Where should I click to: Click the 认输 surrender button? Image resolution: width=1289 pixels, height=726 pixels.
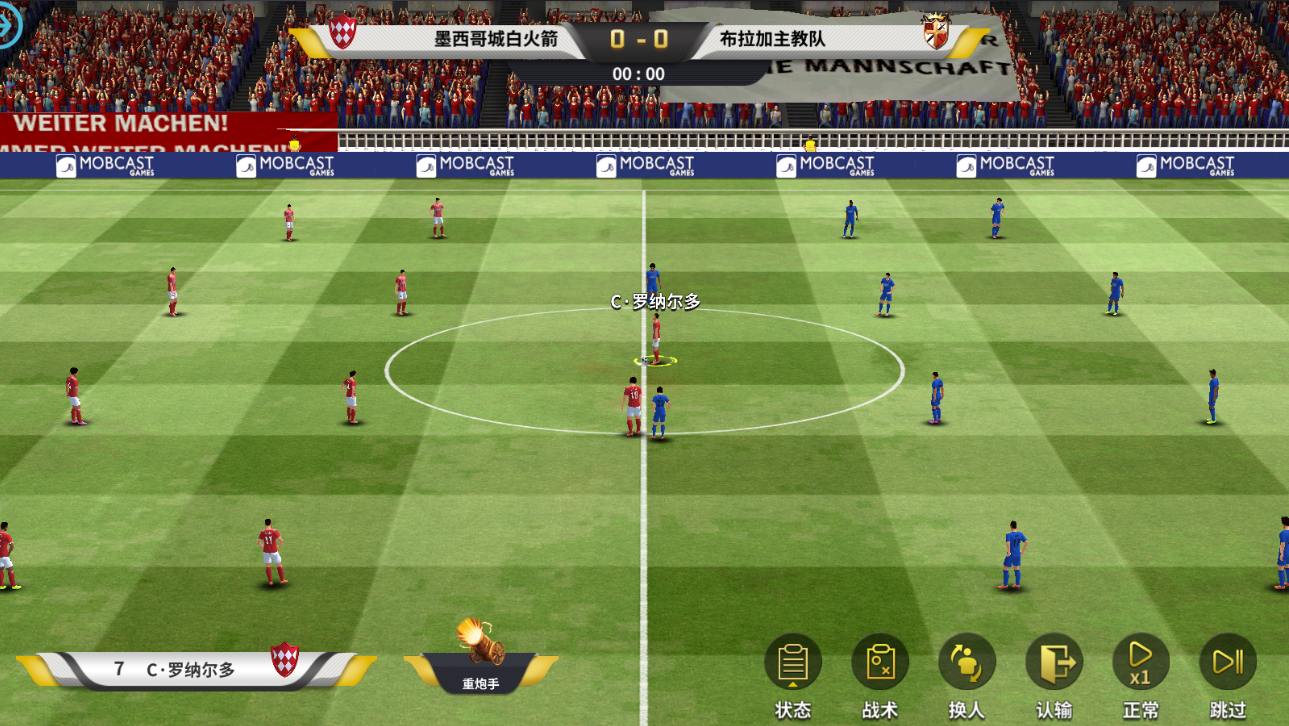pos(1054,663)
